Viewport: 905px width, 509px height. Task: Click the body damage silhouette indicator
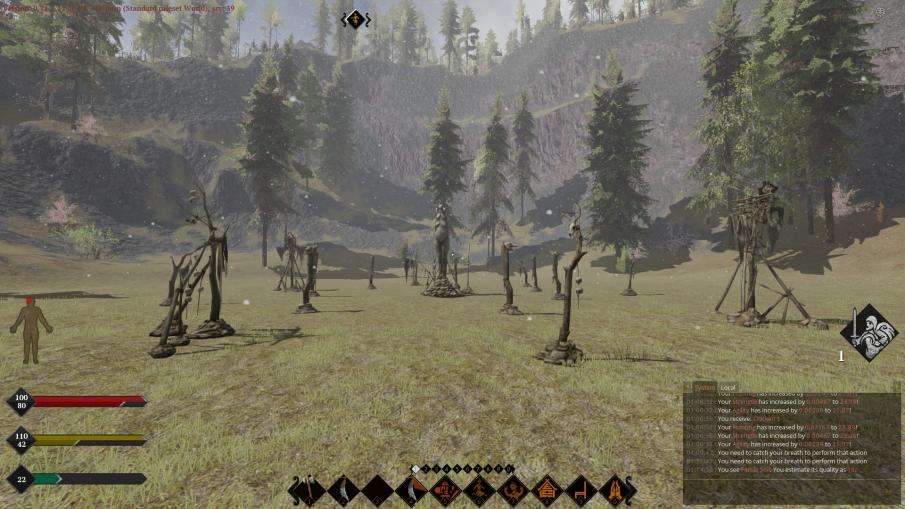(x=30, y=330)
